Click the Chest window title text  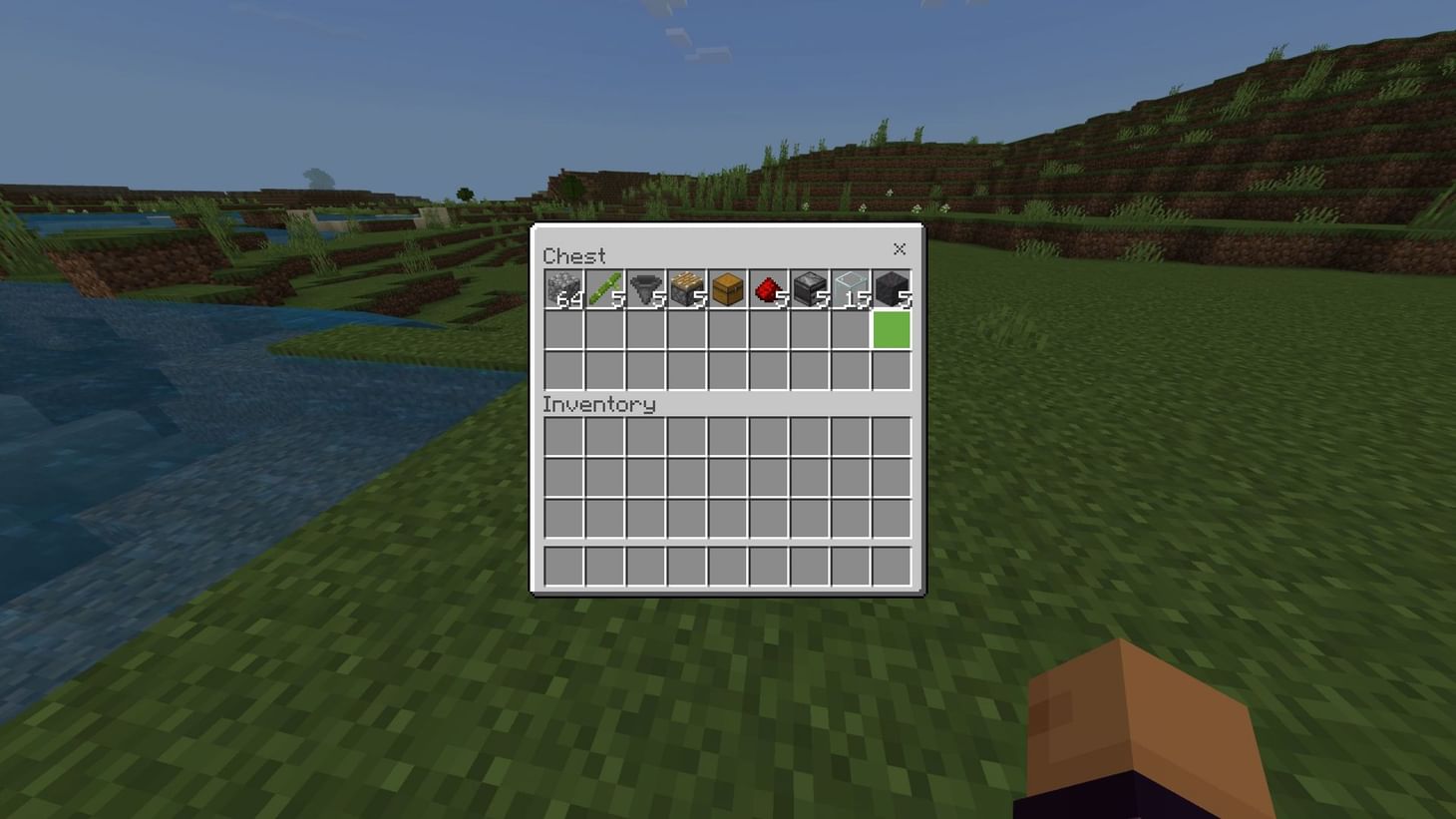[573, 255]
